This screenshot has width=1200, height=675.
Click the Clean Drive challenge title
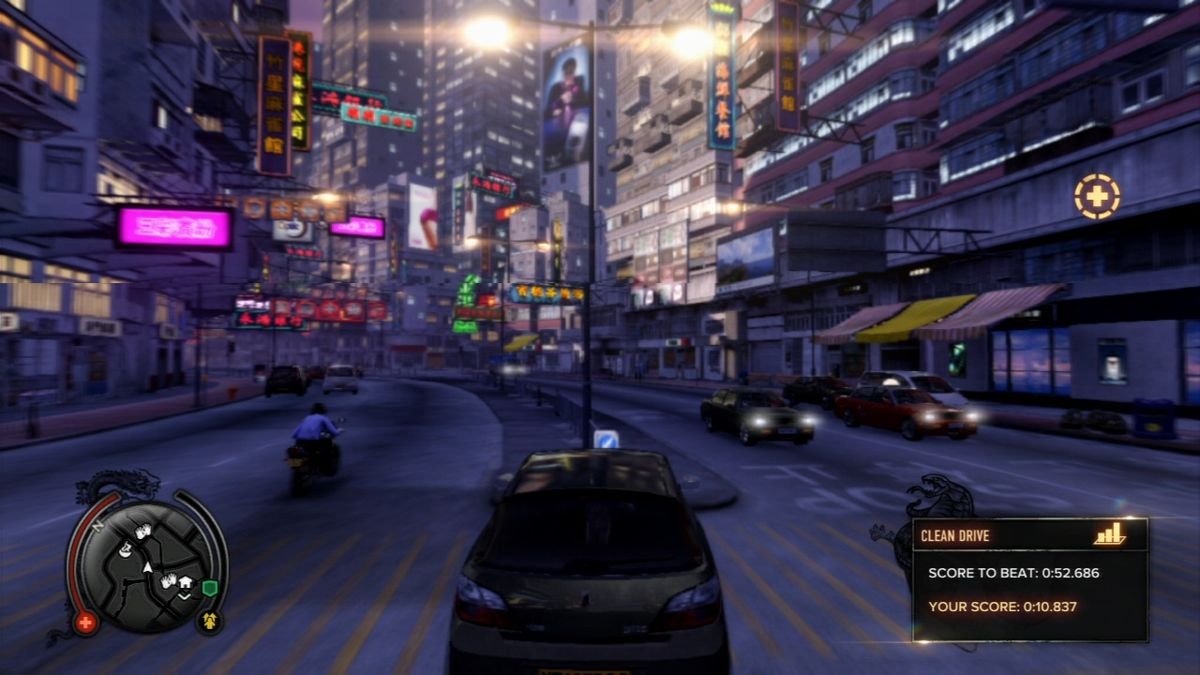click(x=955, y=536)
